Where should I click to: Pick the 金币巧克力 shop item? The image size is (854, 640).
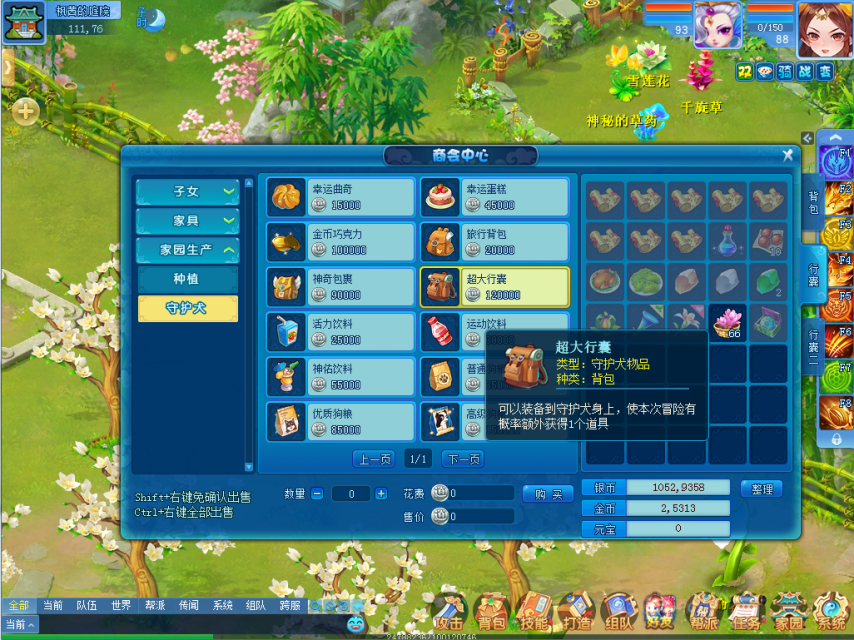coord(340,242)
